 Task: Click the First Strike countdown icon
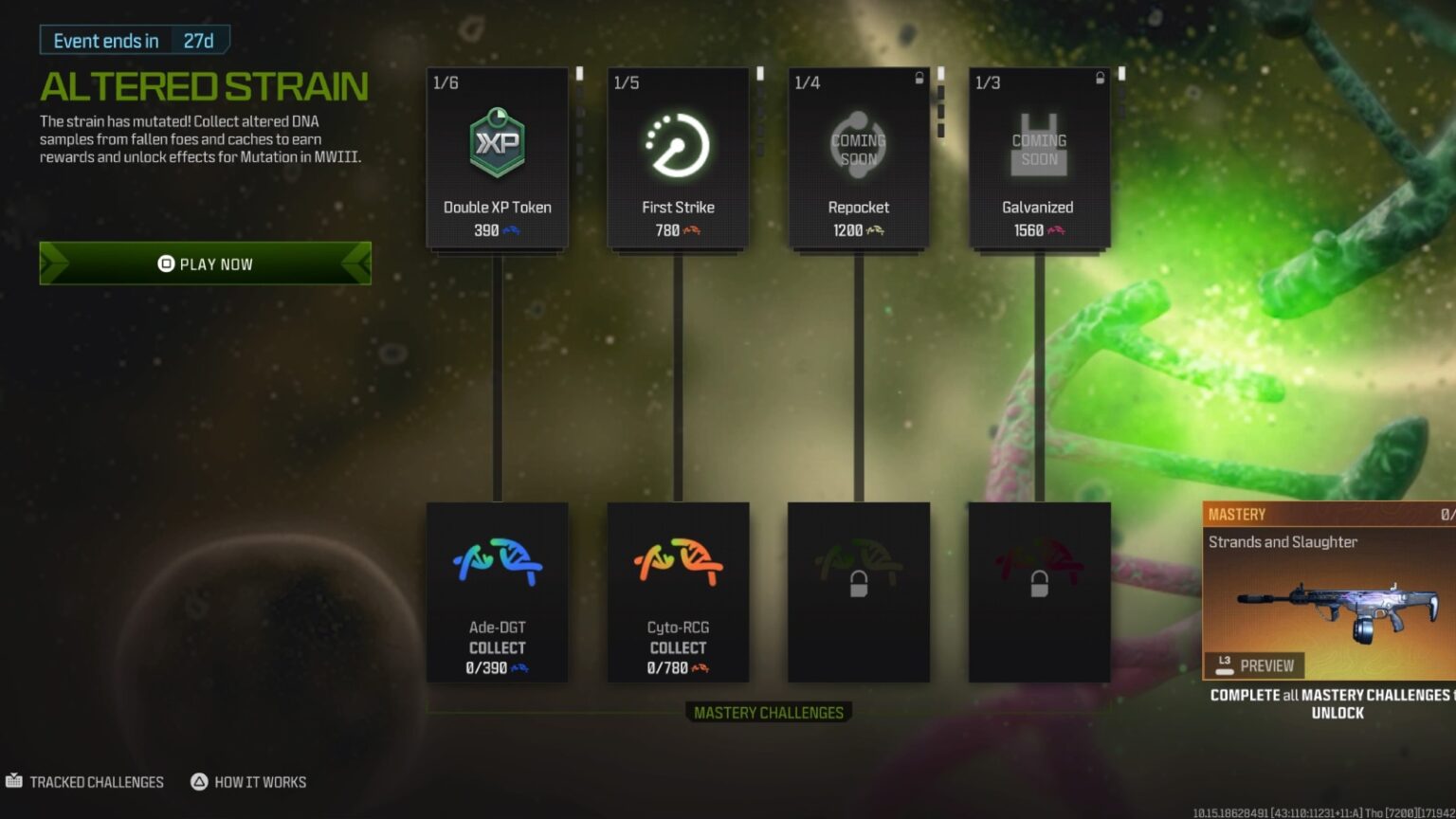[677, 142]
